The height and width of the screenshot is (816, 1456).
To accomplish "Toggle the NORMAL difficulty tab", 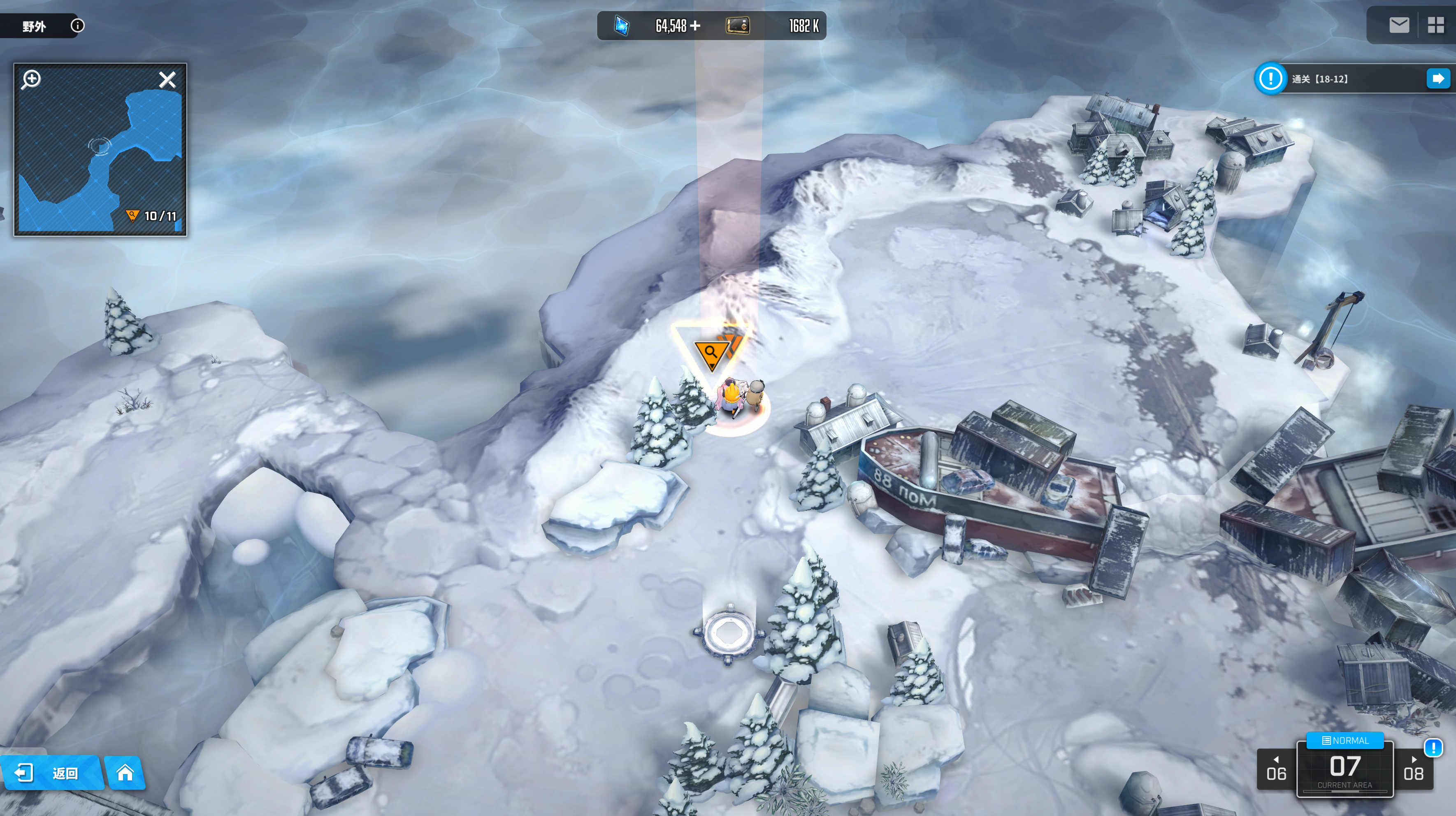I will (x=1345, y=740).
